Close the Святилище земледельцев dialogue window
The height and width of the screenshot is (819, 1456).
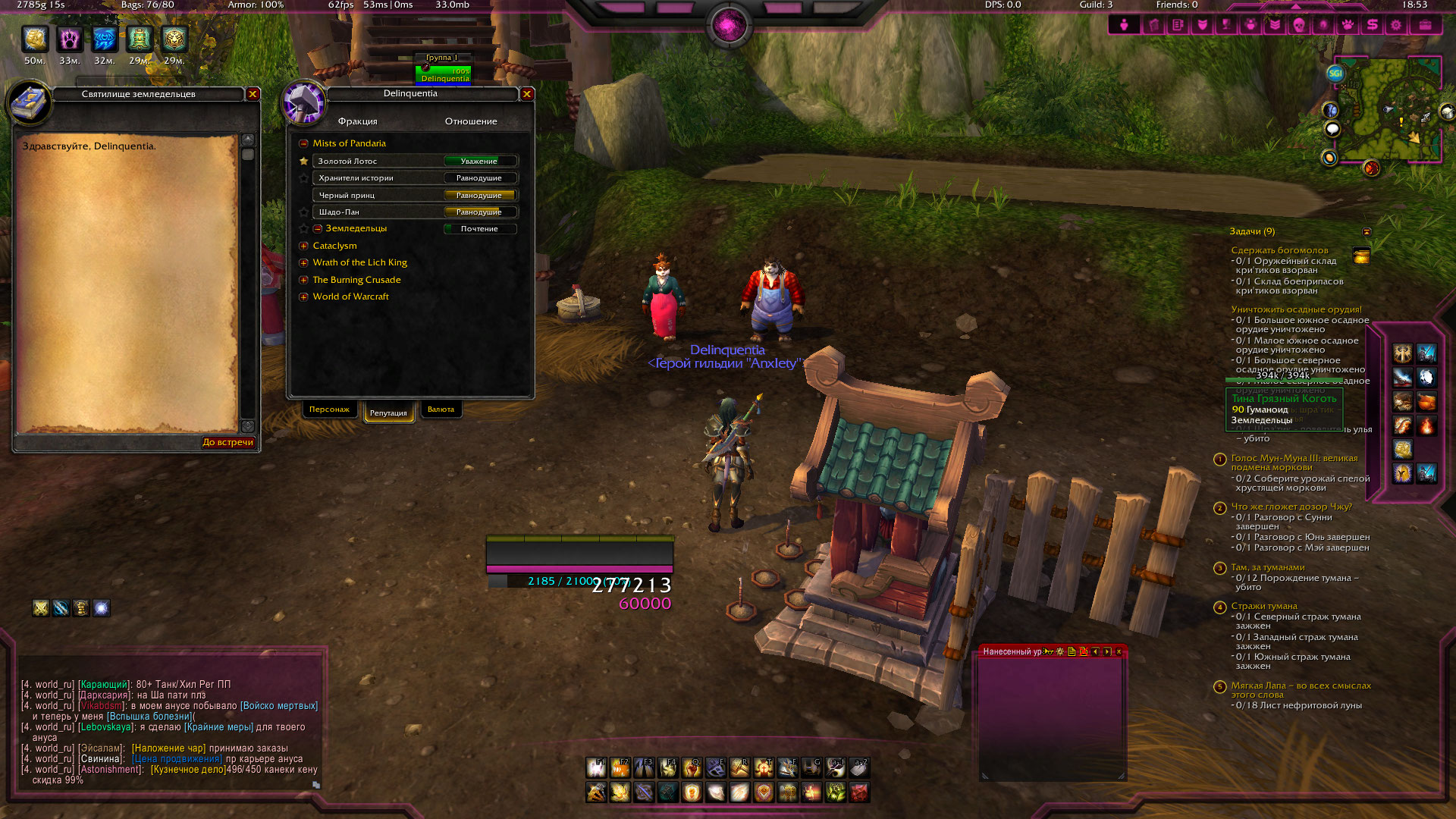pos(253,94)
